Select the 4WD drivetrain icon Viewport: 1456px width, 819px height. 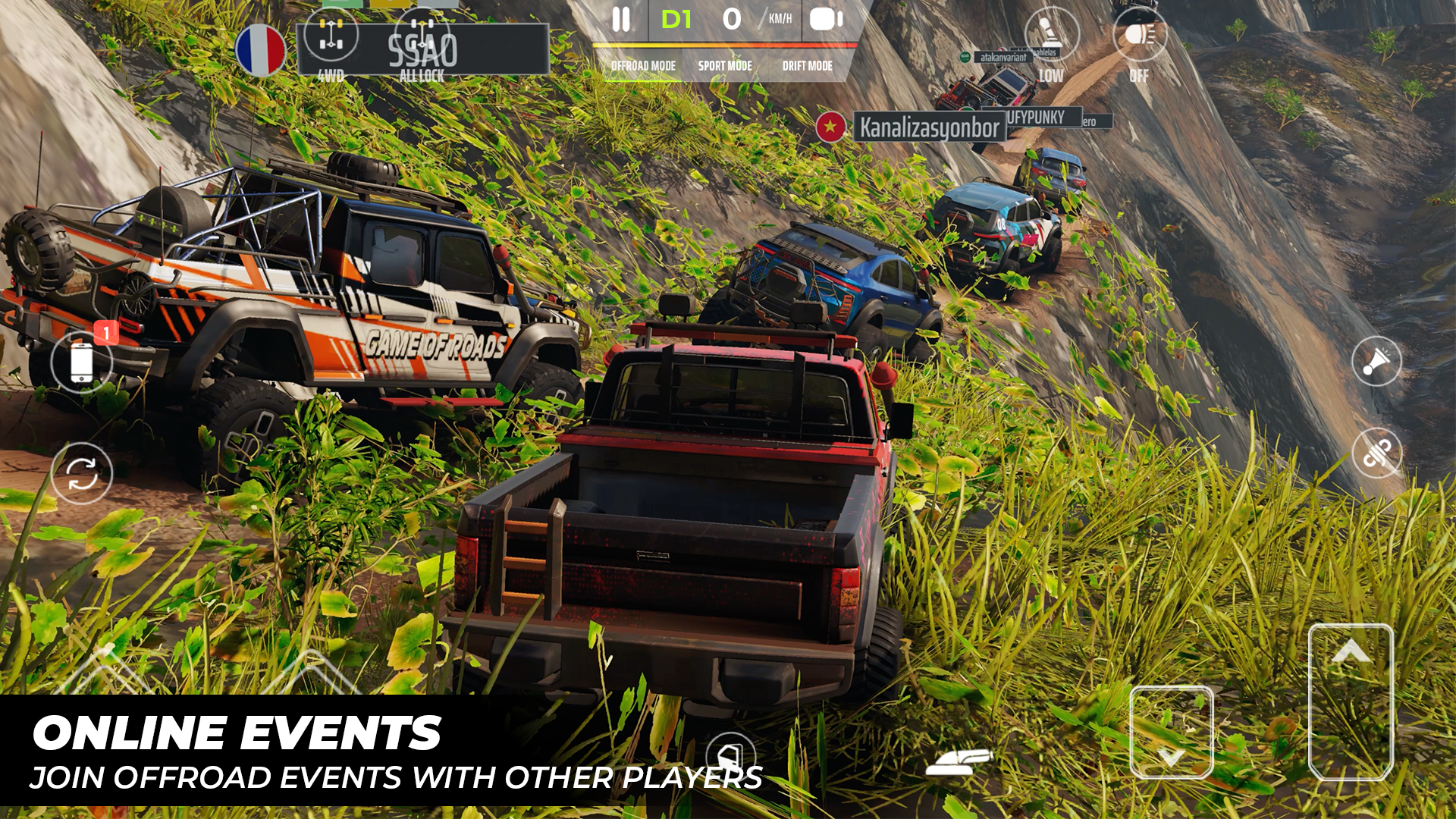pyautogui.click(x=331, y=36)
